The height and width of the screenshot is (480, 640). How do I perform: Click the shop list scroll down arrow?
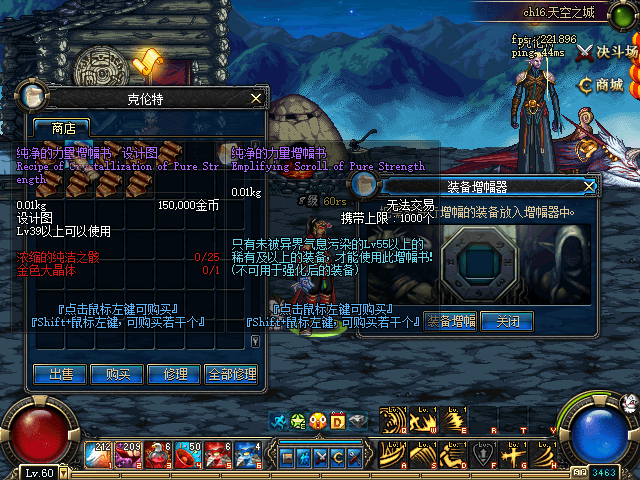coord(255,341)
